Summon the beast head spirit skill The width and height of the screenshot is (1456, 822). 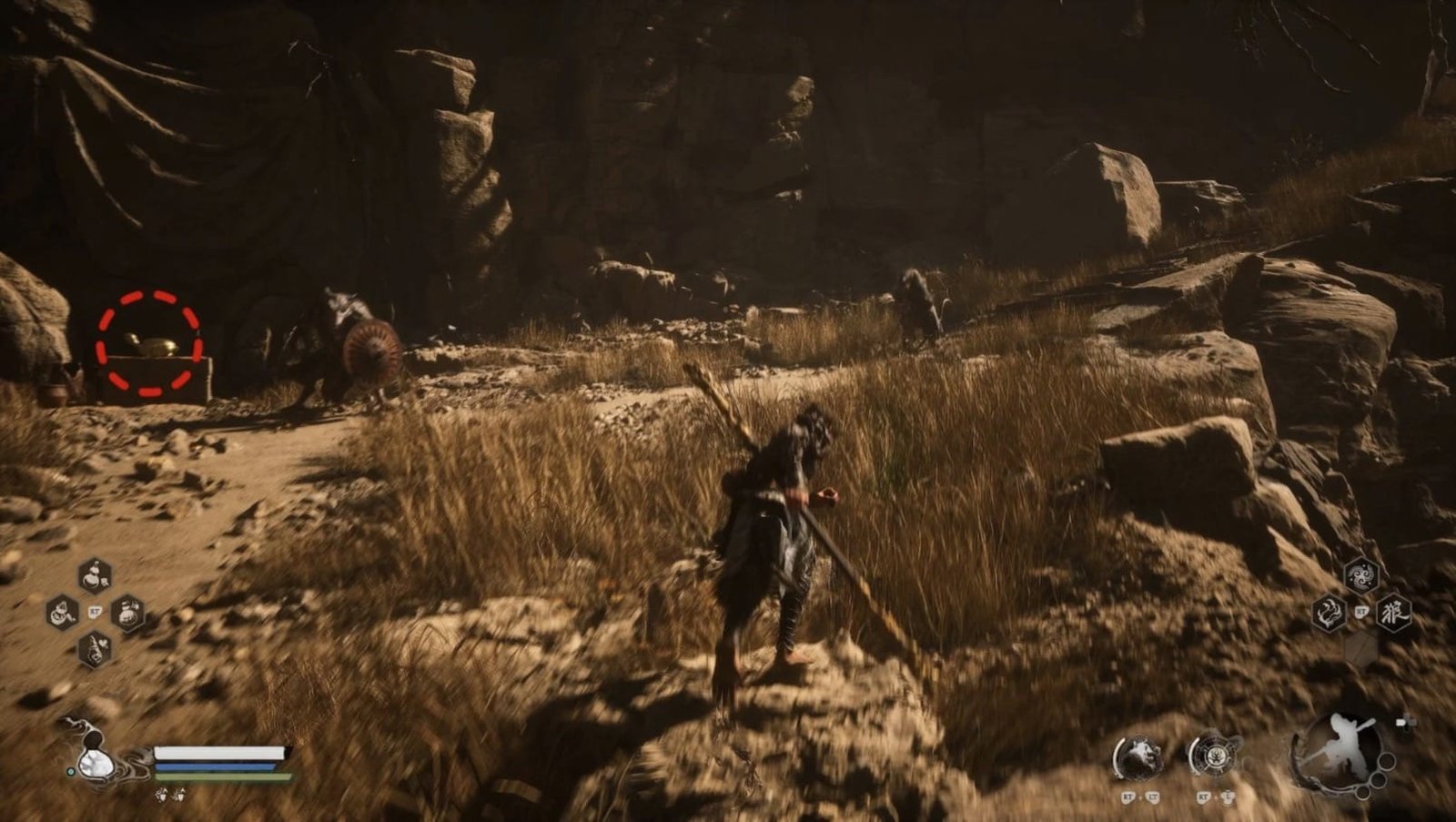[x=1137, y=757]
